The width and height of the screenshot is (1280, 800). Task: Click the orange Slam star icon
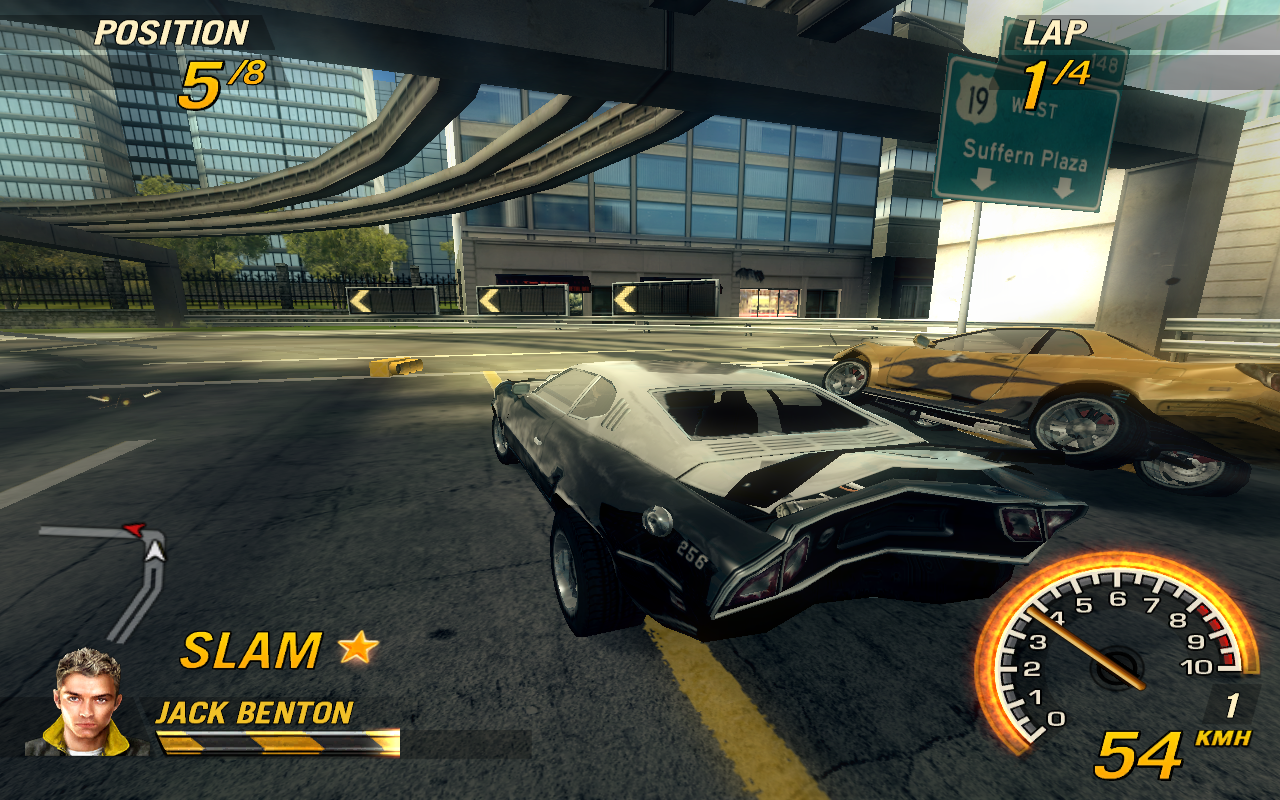point(358,649)
